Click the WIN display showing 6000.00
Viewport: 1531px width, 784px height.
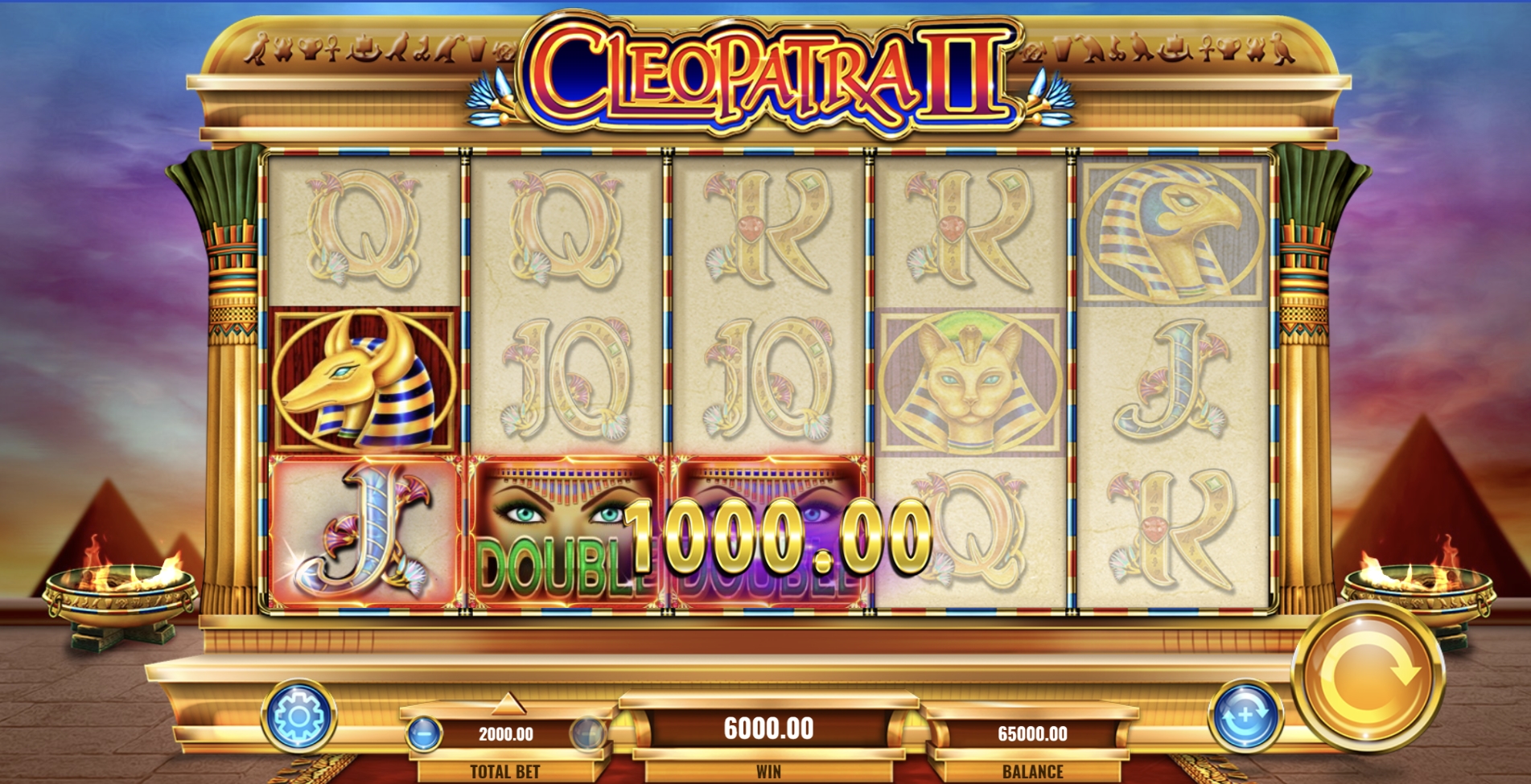click(x=770, y=730)
